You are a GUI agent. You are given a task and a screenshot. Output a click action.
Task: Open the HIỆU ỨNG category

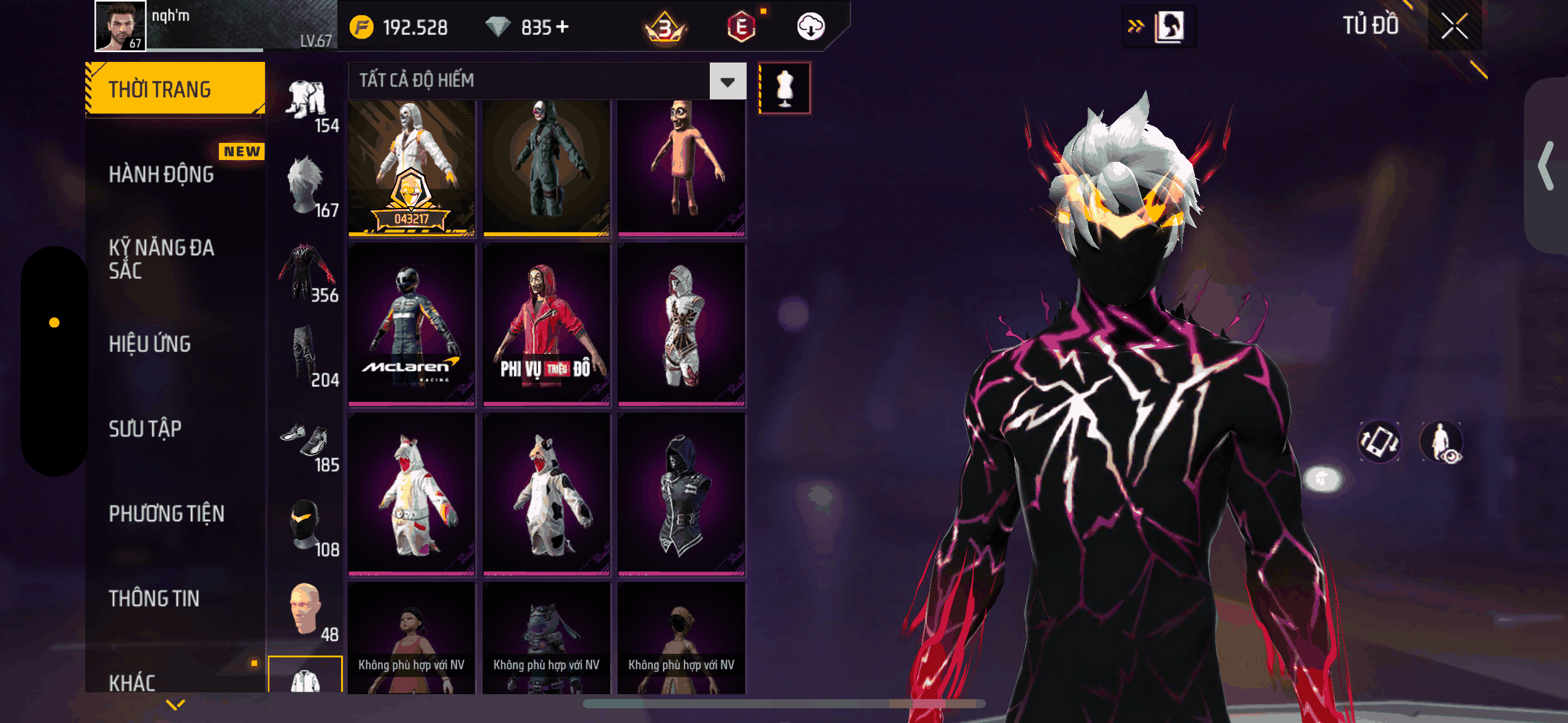click(150, 344)
